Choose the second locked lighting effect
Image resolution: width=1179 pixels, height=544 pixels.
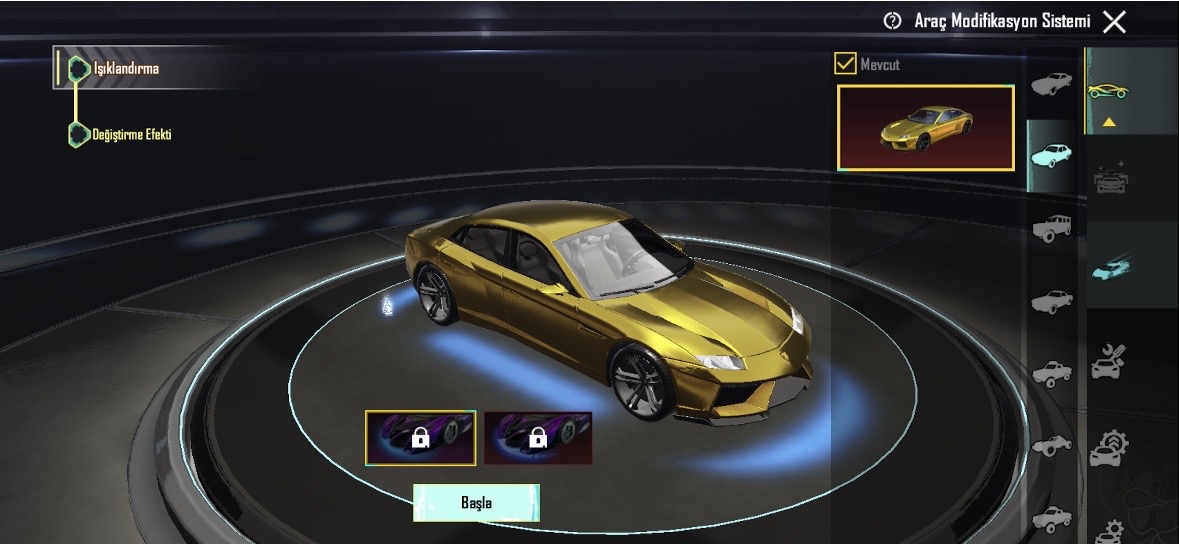pyautogui.click(x=538, y=437)
